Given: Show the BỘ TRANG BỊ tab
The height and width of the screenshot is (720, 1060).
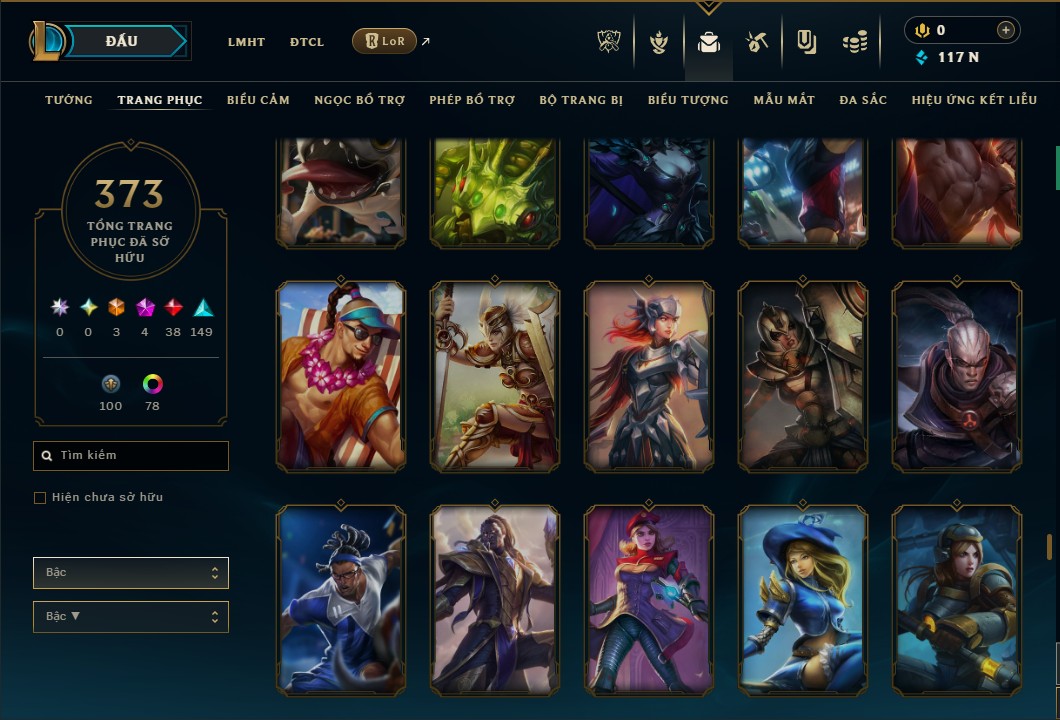Looking at the screenshot, I should tap(581, 100).
